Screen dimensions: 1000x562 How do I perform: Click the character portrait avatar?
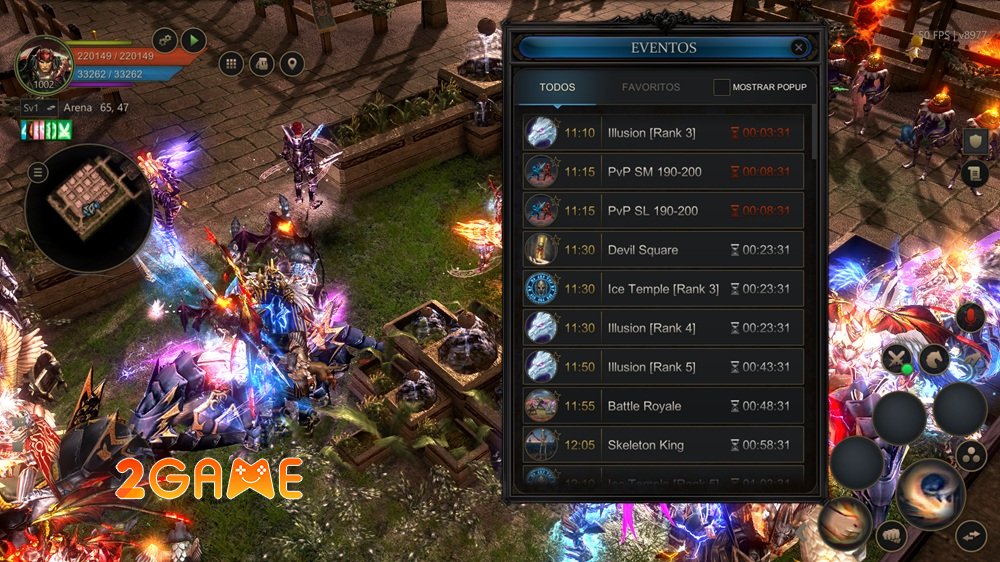click(x=43, y=64)
